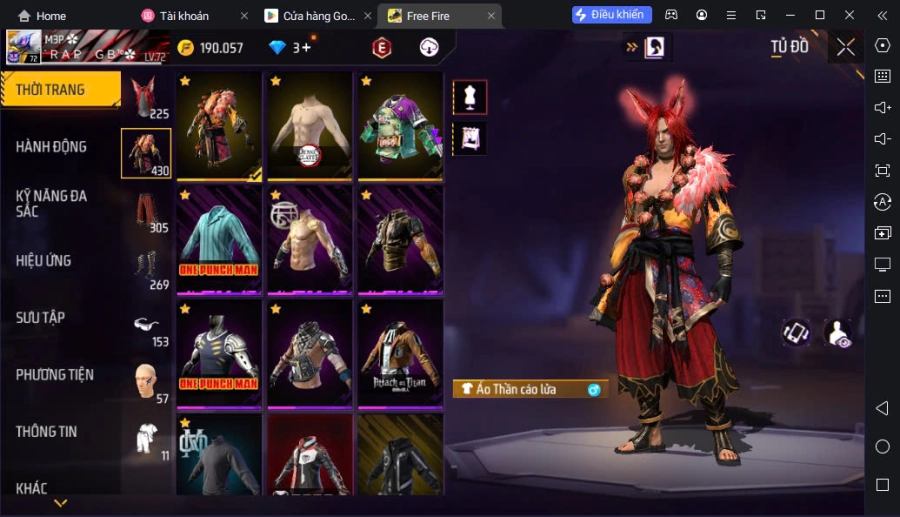Go to the SƯU TẬP category
This screenshot has height=517, width=900.
[41, 318]
